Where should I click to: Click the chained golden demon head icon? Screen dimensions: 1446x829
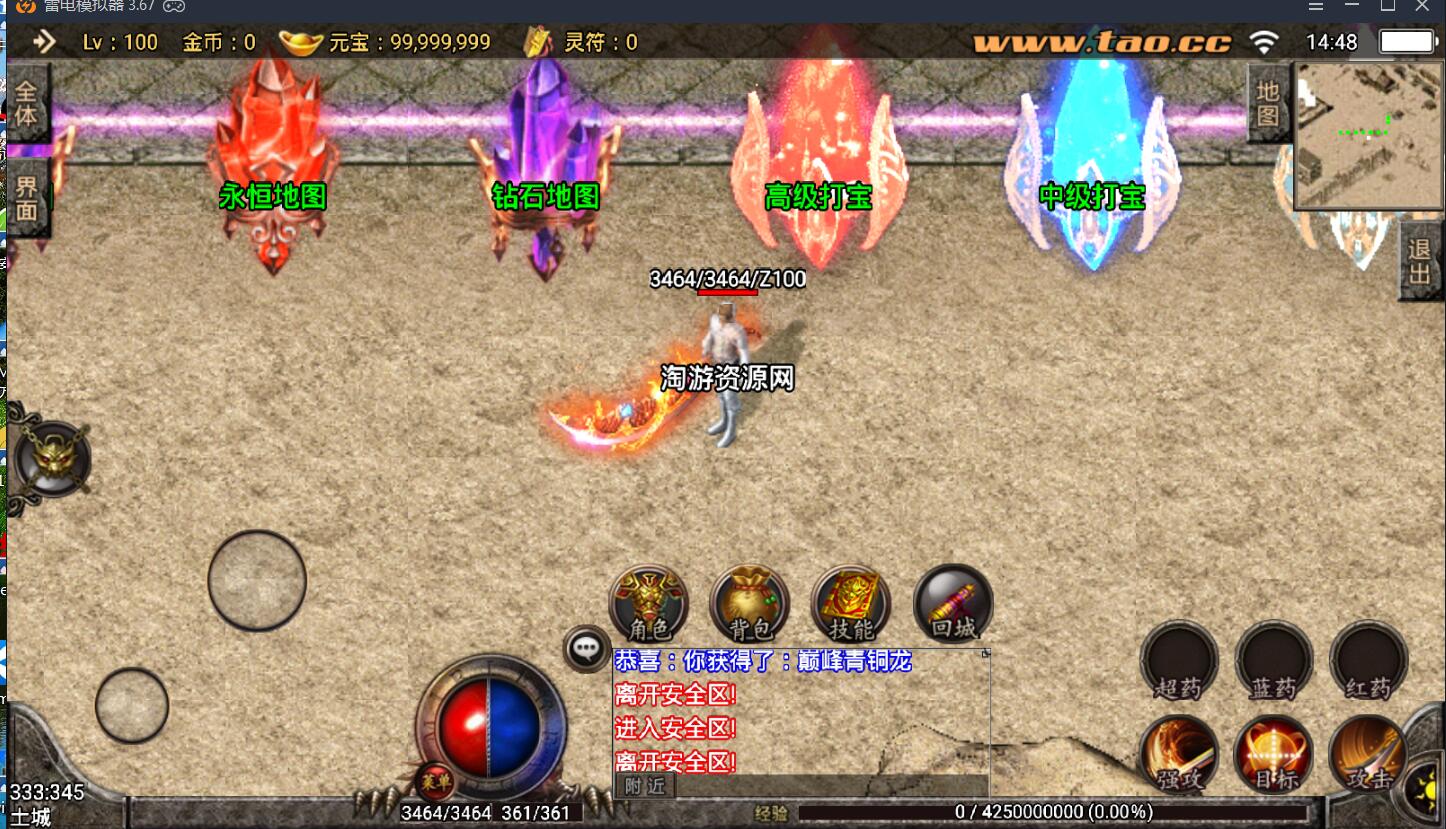pos(52,459)
